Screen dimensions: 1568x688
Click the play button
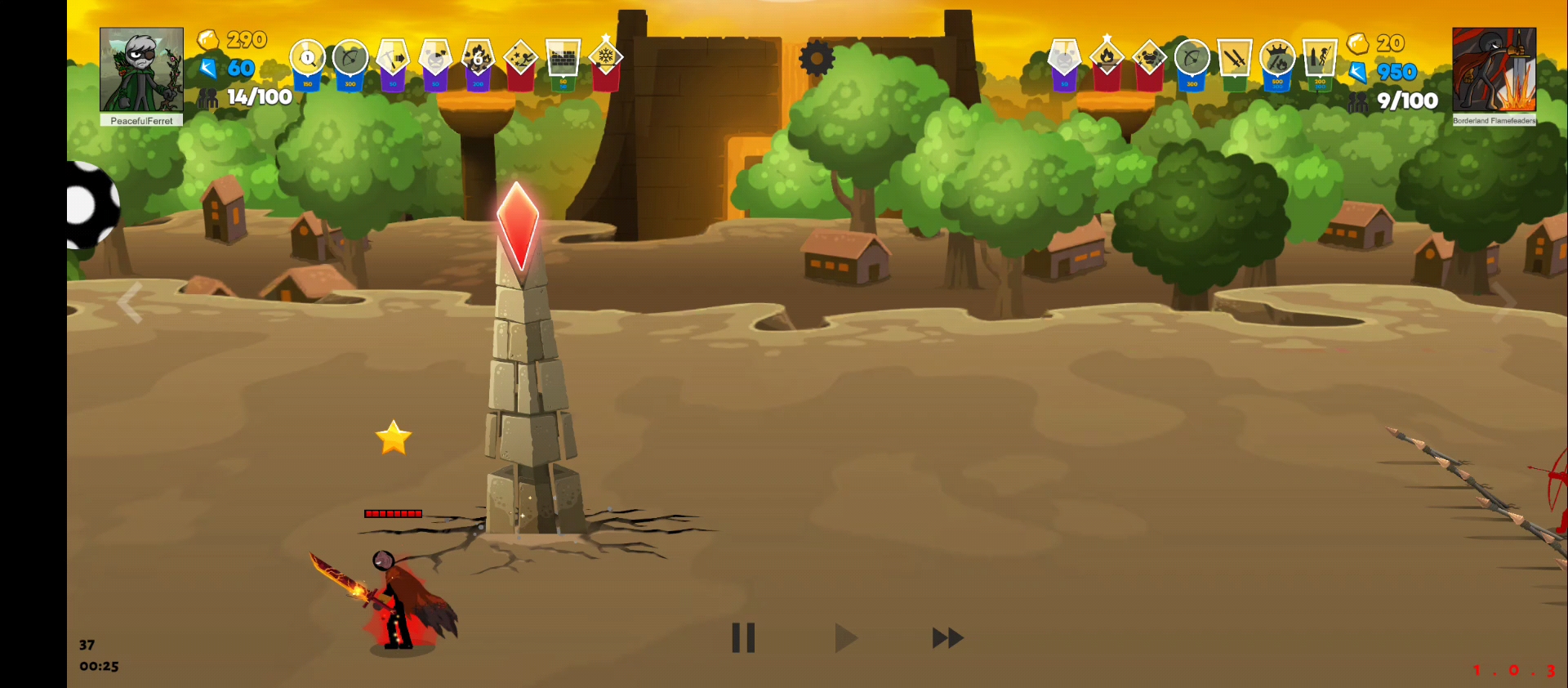click(x=845, y=638)
